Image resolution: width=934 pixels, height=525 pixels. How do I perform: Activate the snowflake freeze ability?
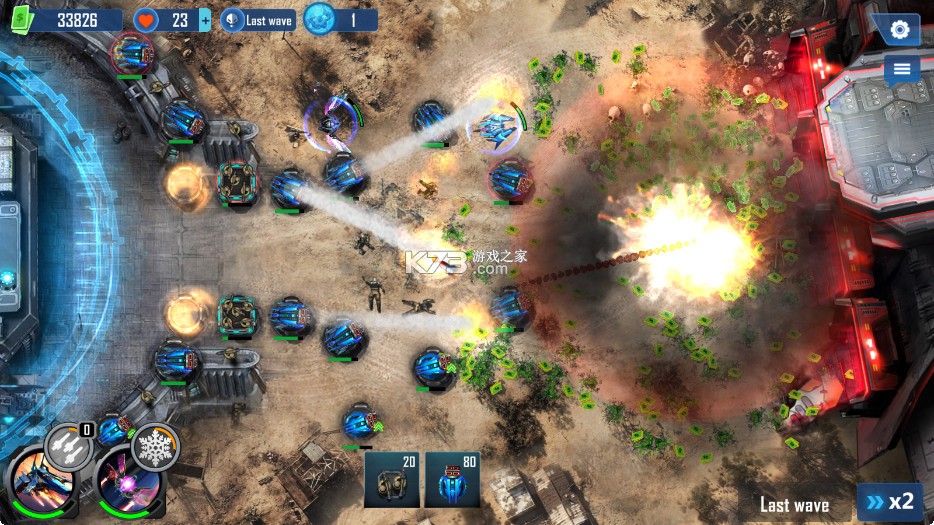point(155,445)
